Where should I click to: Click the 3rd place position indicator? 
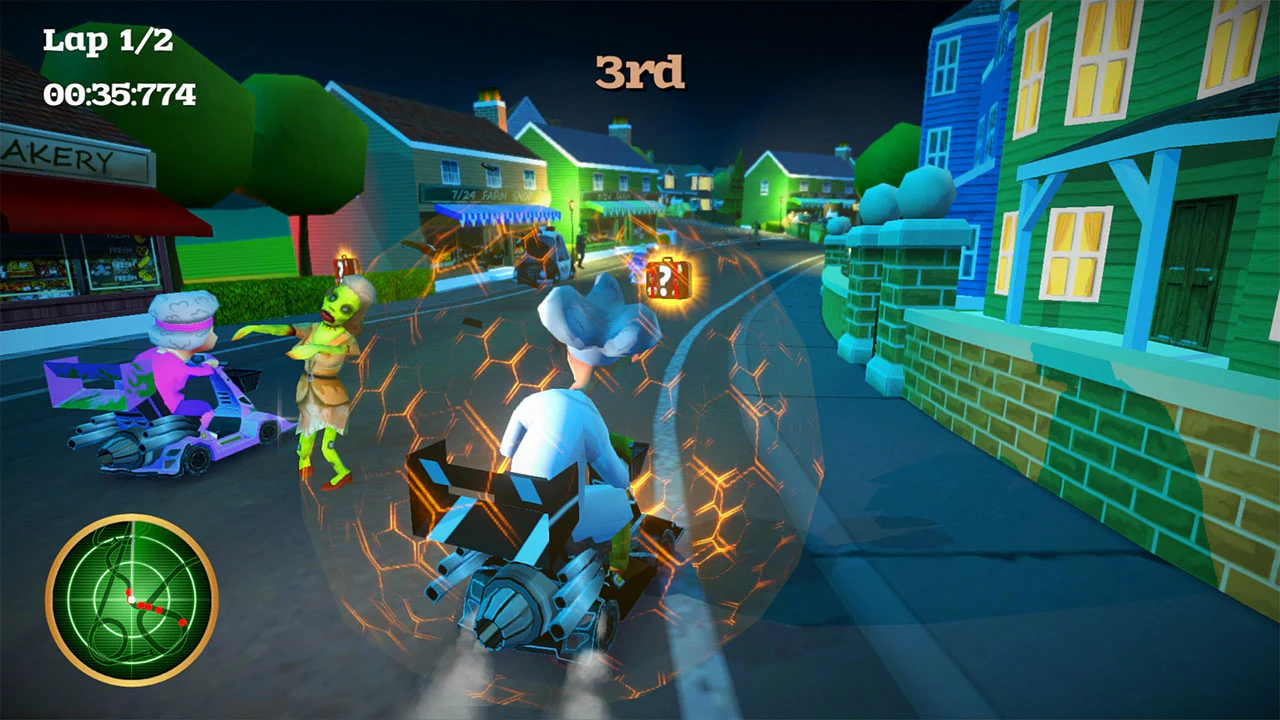(640, 73)
